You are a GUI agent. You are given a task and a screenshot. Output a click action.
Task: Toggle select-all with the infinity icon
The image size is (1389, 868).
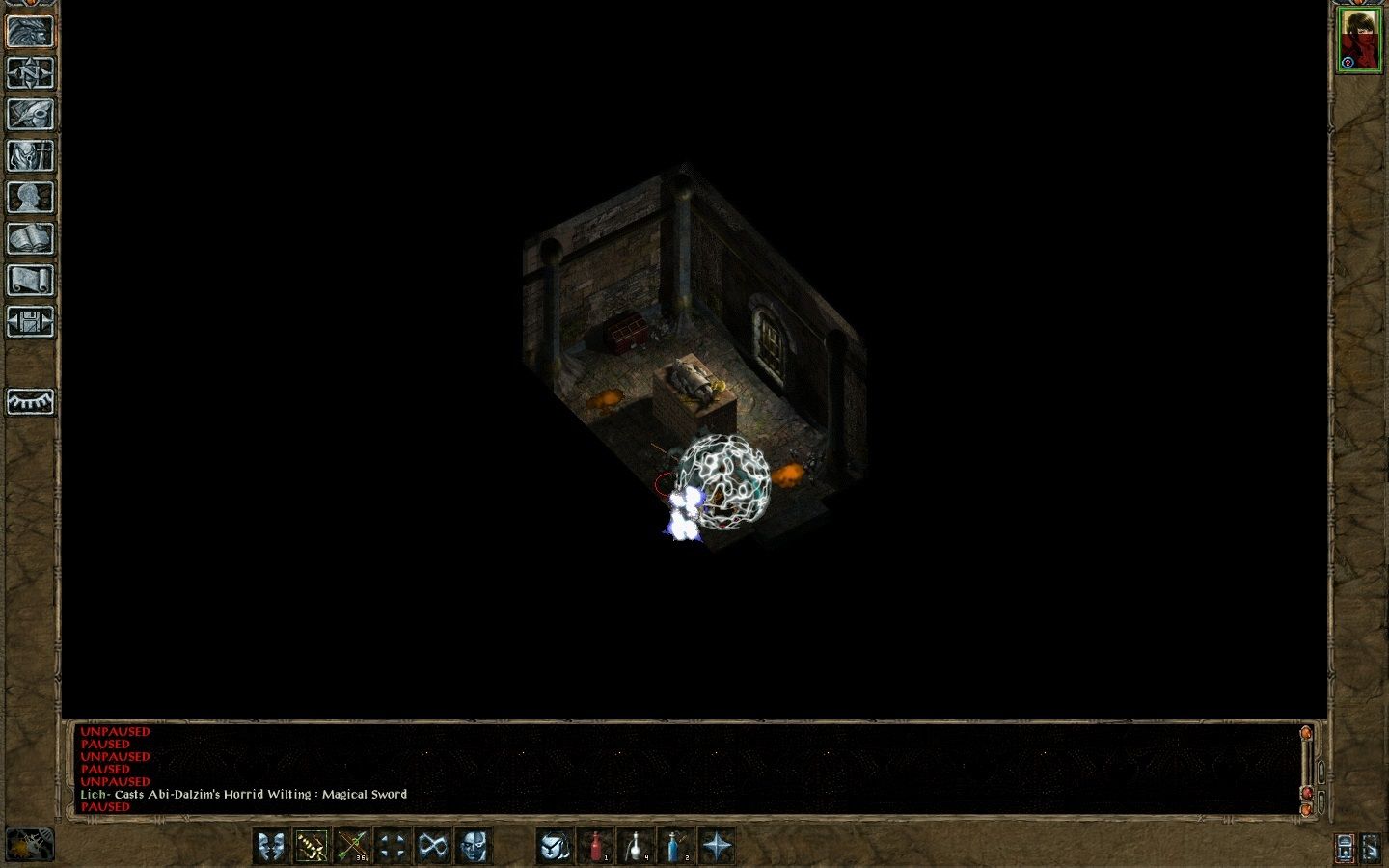point(431,847)
